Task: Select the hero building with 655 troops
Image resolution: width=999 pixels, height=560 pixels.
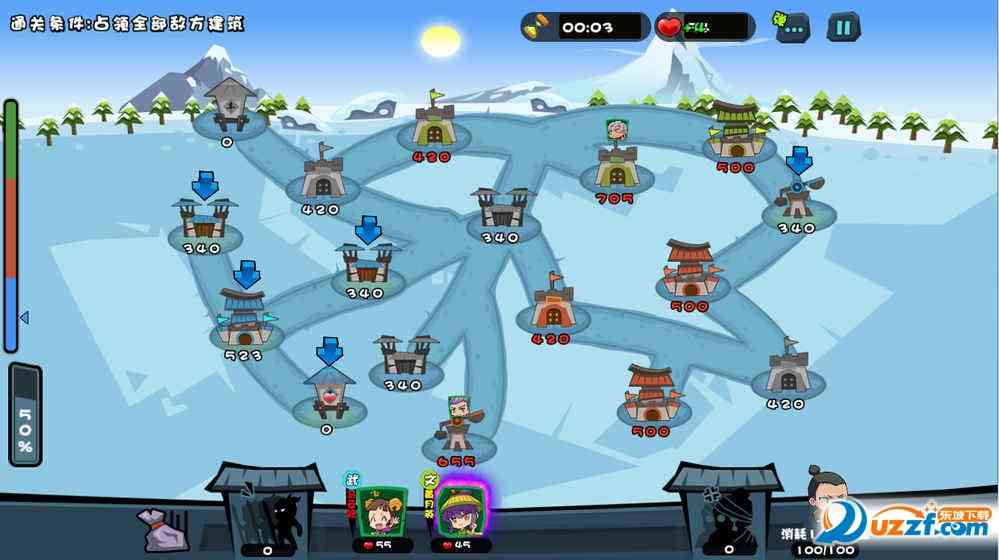Action: [456, 428]
